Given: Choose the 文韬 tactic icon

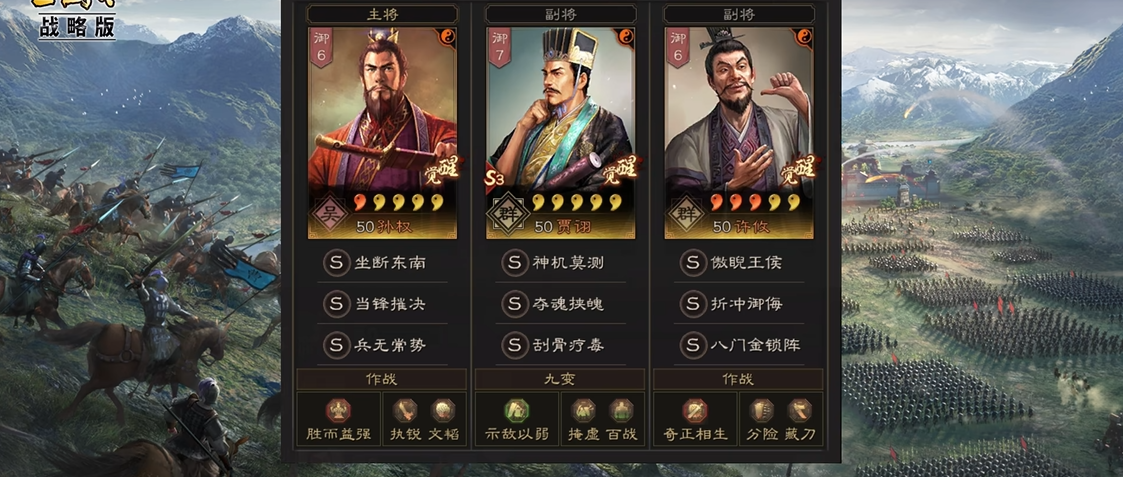Looking at the screenshot, I should coord(442,410).
